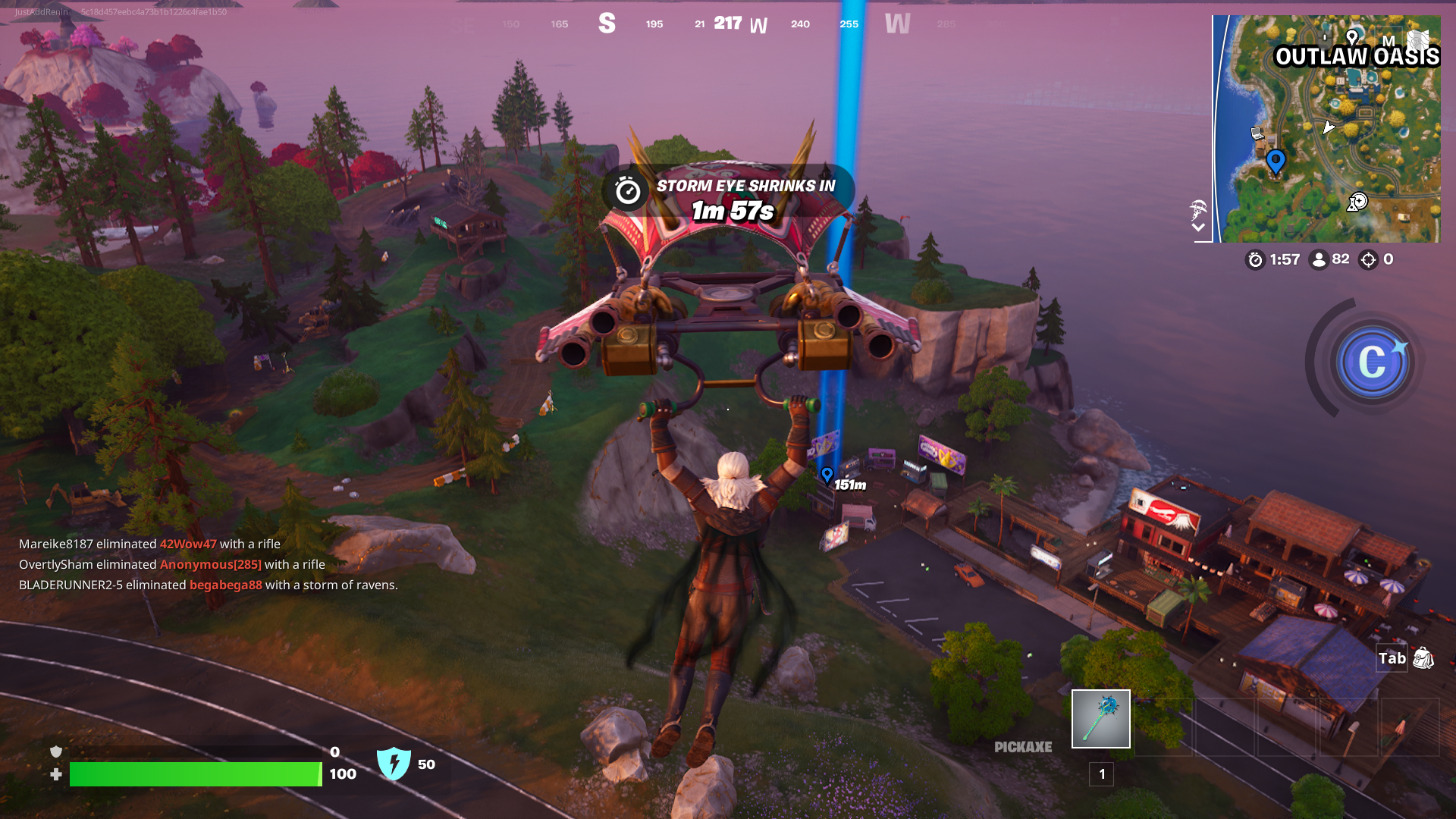This screenshot has width=1456, height=819.
Task: Click the shield icon showing 50
Action: pos(393,764)
